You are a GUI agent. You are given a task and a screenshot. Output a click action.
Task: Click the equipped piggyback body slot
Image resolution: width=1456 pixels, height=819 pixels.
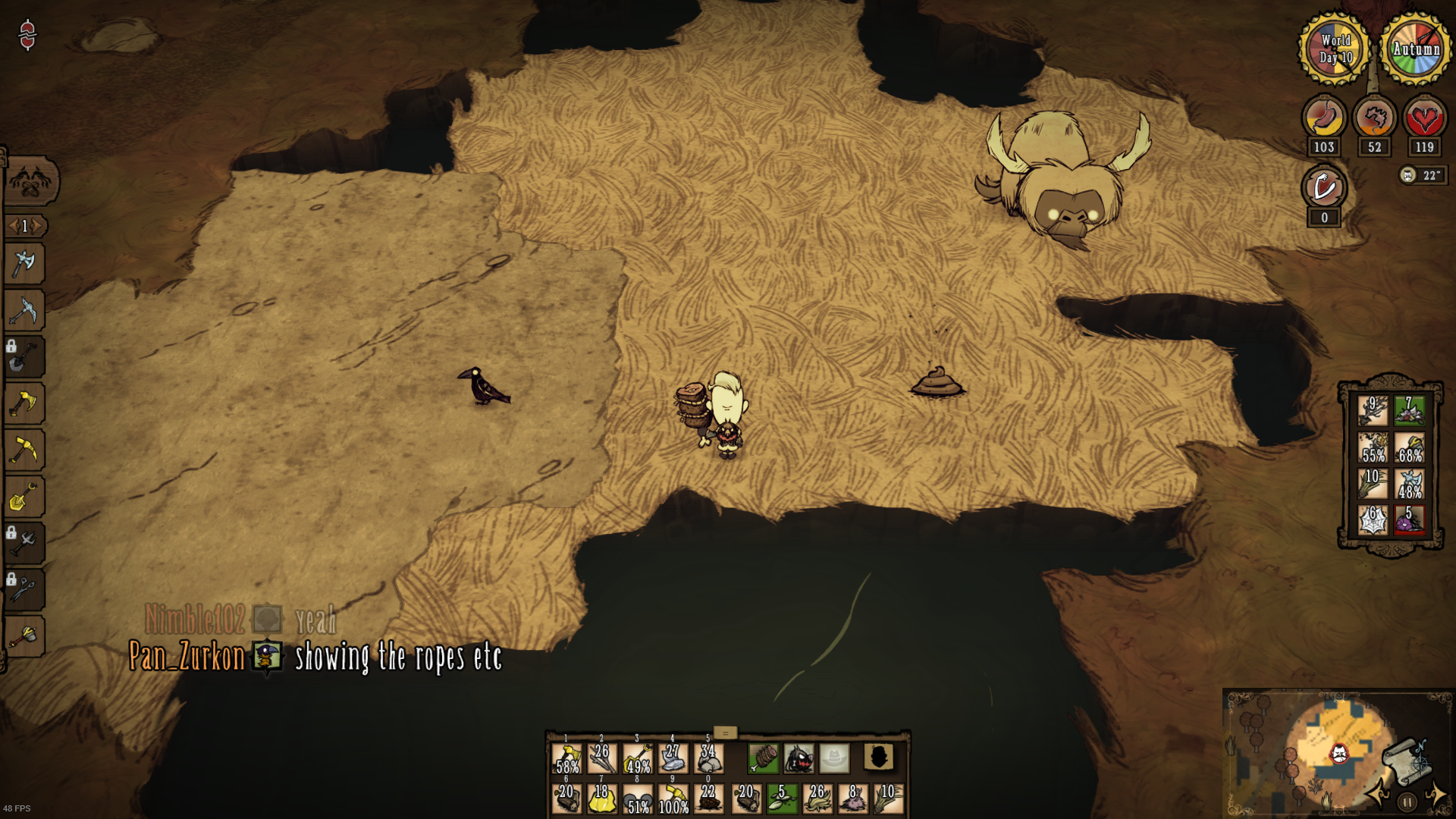(799, 758)
